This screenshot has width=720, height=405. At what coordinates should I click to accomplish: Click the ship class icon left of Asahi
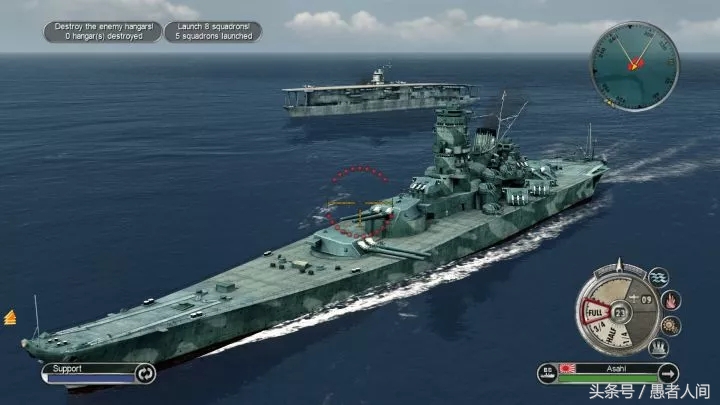[547, 374]
